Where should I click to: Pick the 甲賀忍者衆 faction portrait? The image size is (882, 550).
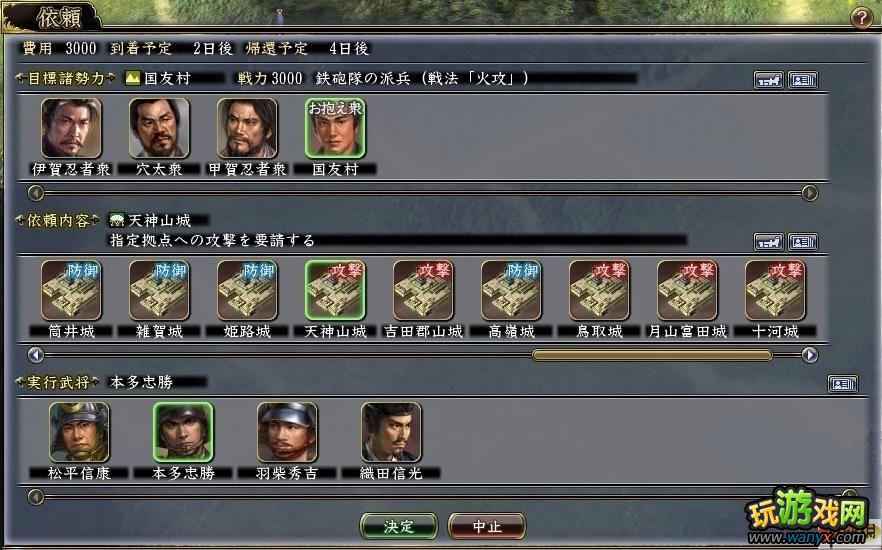point(247,129)
